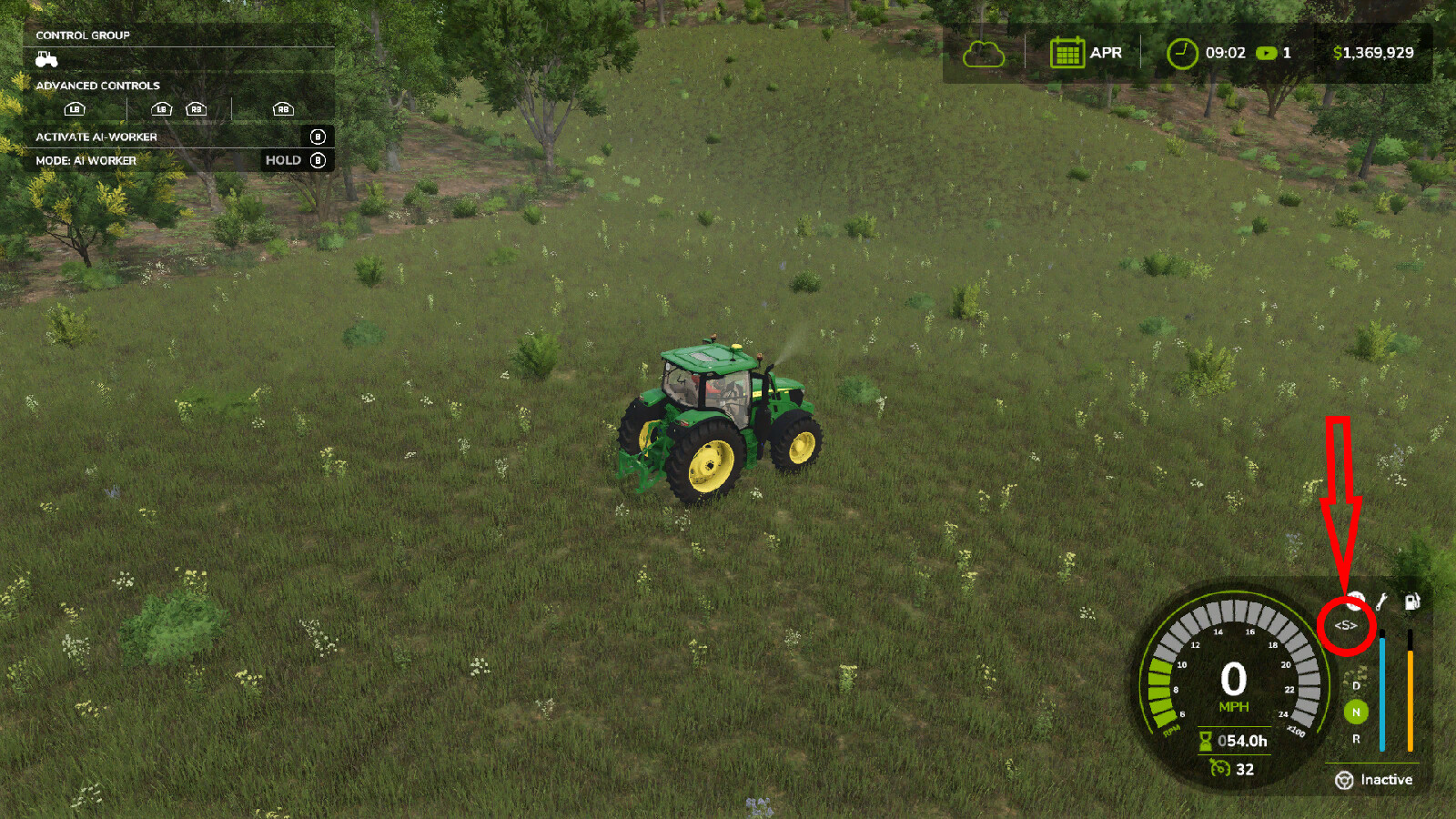Expand the LB advanced controls group

pyautogui.click(x=75, y=110)
